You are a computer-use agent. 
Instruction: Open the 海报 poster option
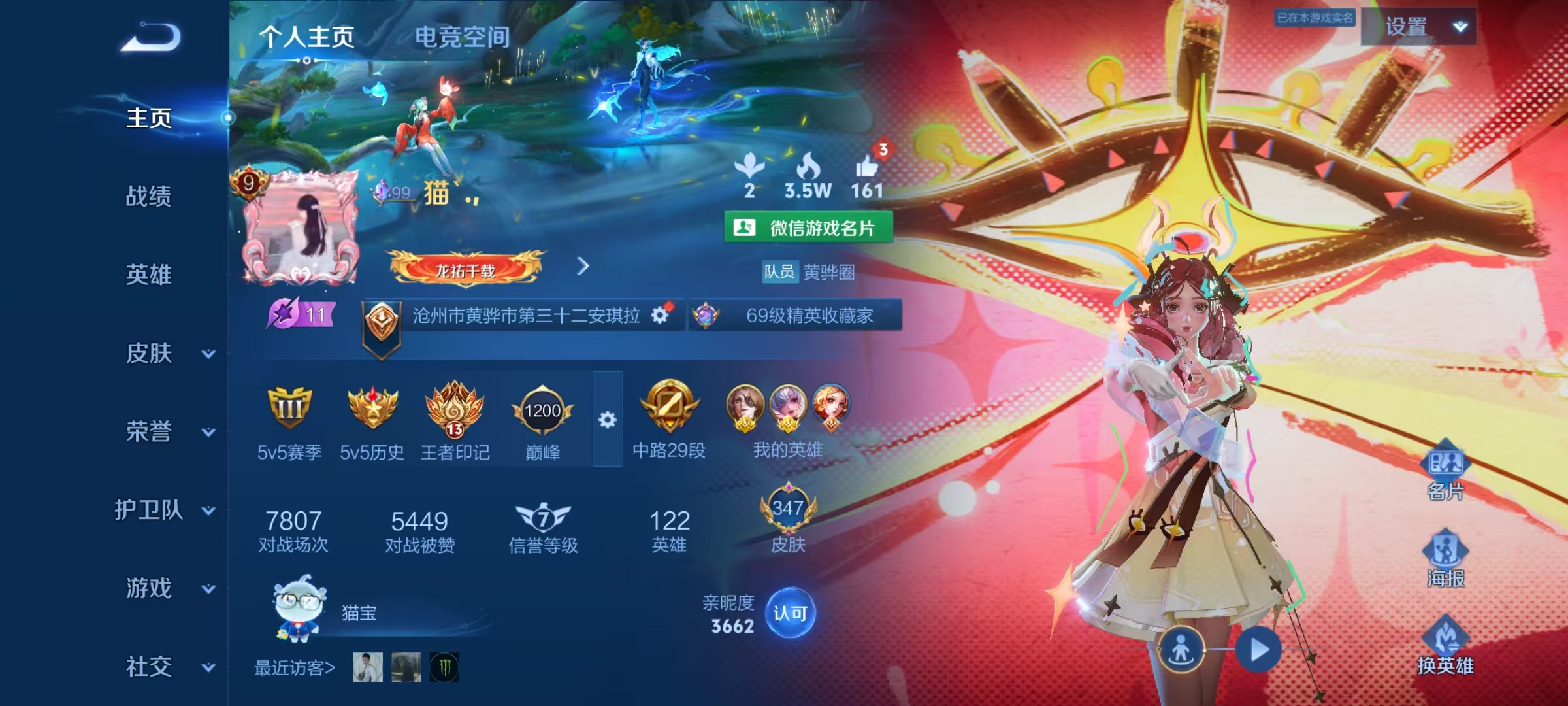coord(1445,556)
